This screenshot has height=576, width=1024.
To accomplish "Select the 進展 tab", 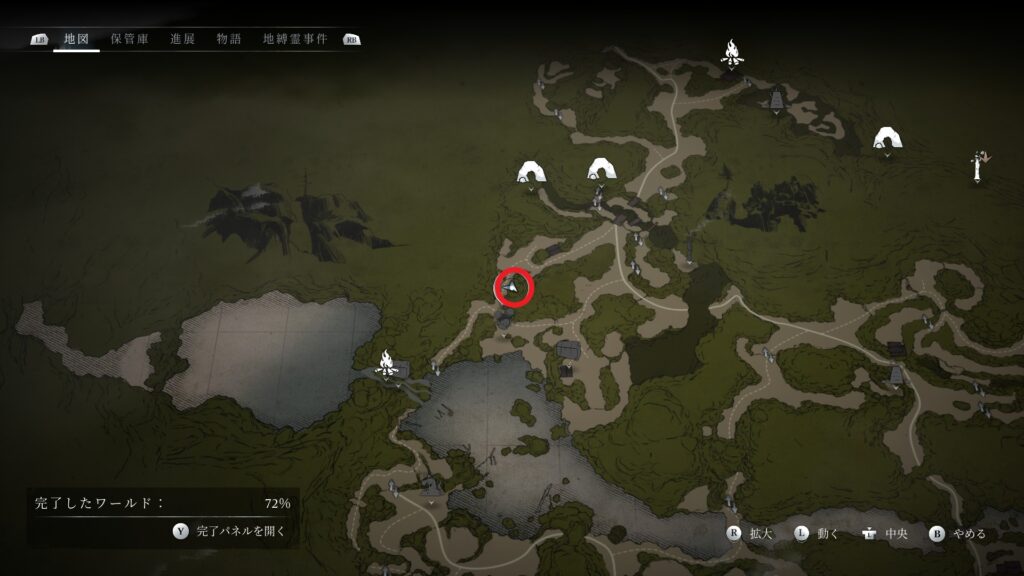I will pos(182,40).
